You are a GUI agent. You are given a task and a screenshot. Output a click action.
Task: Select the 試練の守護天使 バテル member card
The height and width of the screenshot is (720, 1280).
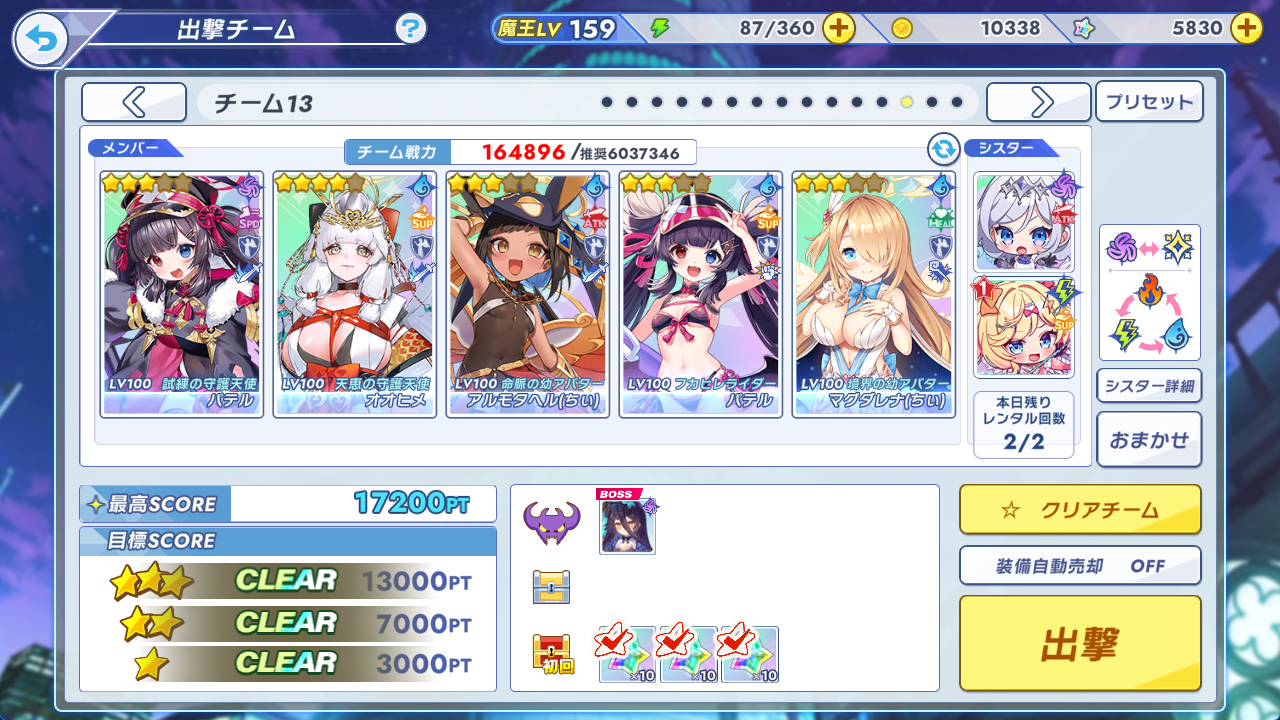tap(181, 294)
